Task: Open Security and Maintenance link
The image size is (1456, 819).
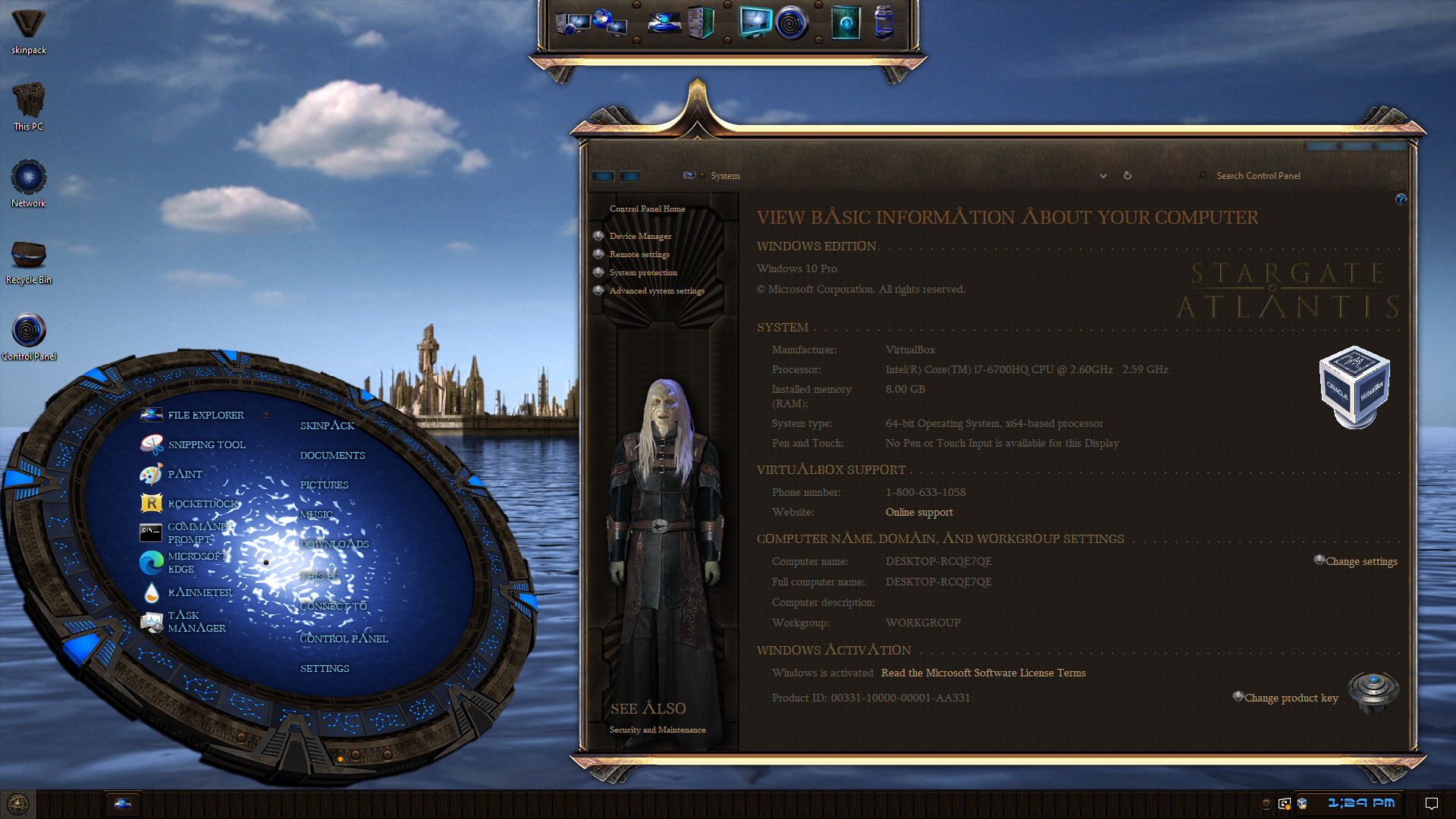Action: (657, 730)
